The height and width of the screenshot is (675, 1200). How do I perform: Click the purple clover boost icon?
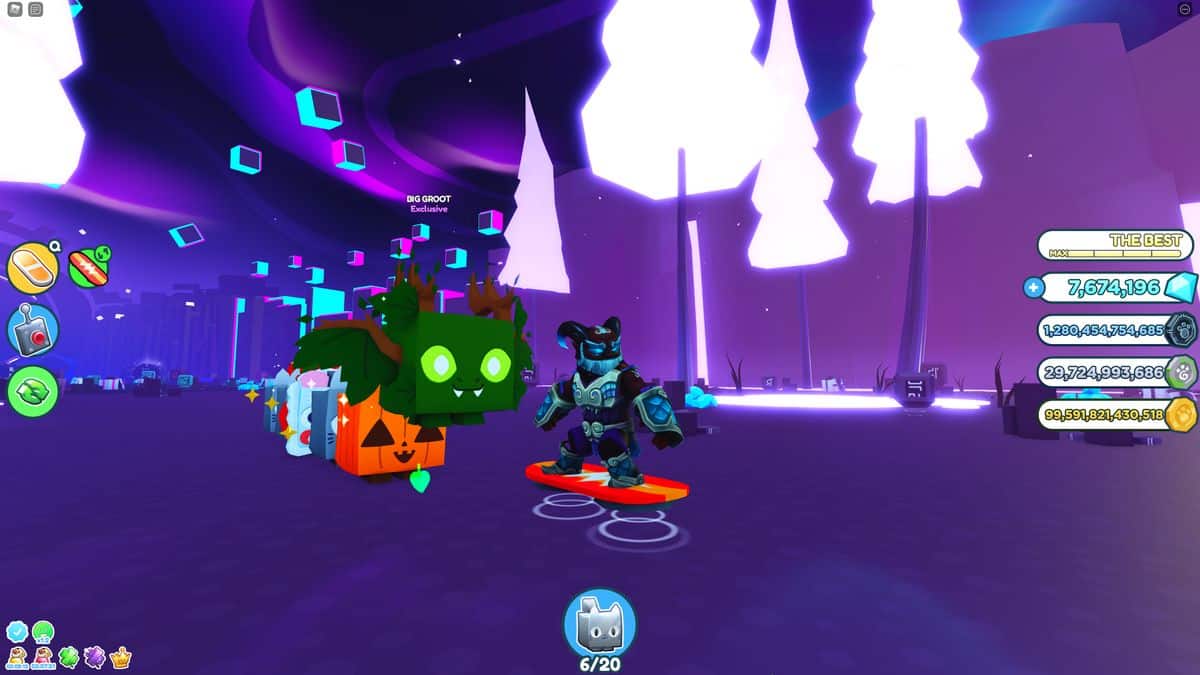95,657
